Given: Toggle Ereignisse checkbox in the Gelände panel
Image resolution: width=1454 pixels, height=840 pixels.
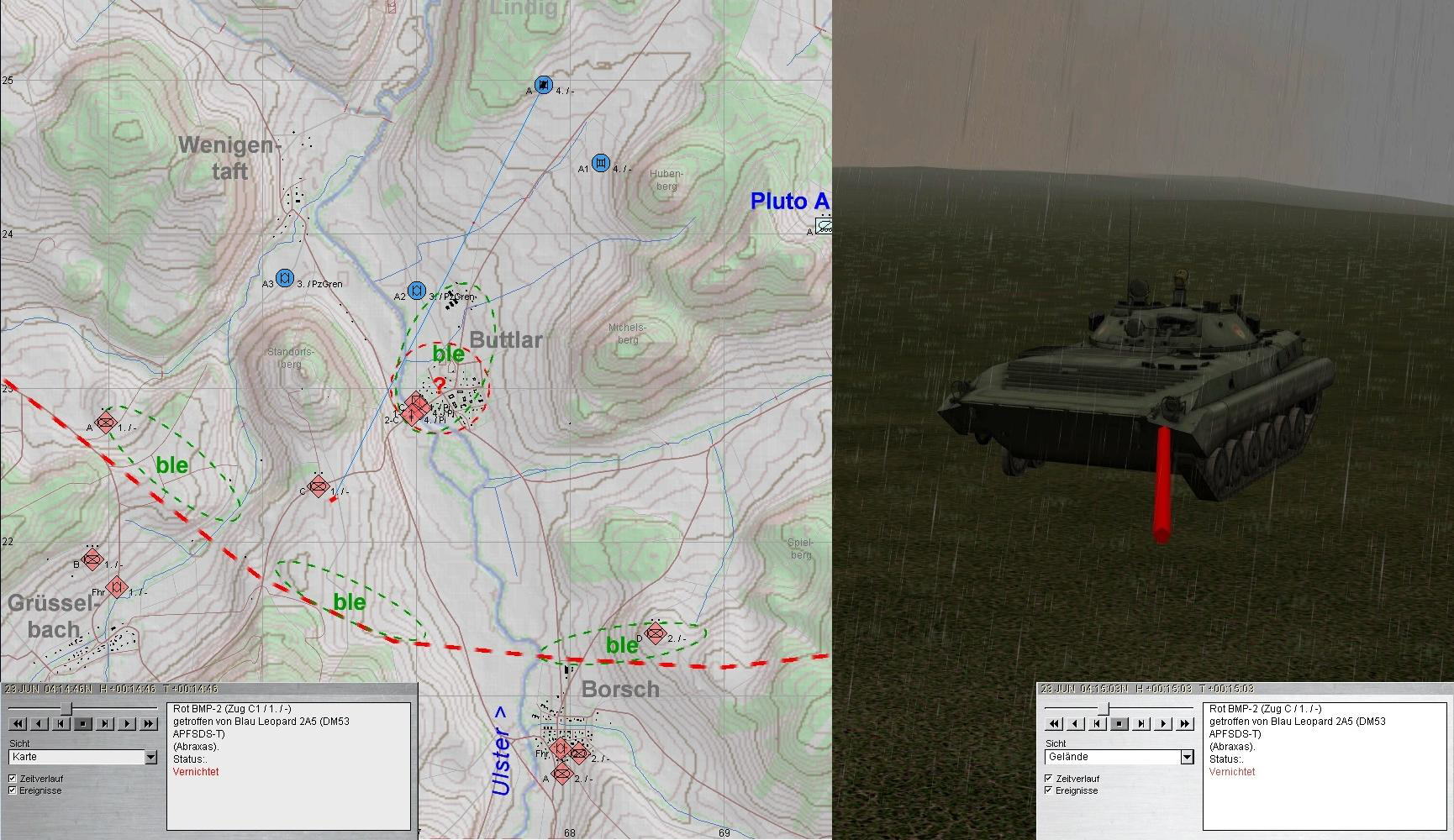Looking at the screenshot, I should pos(1048,790).
